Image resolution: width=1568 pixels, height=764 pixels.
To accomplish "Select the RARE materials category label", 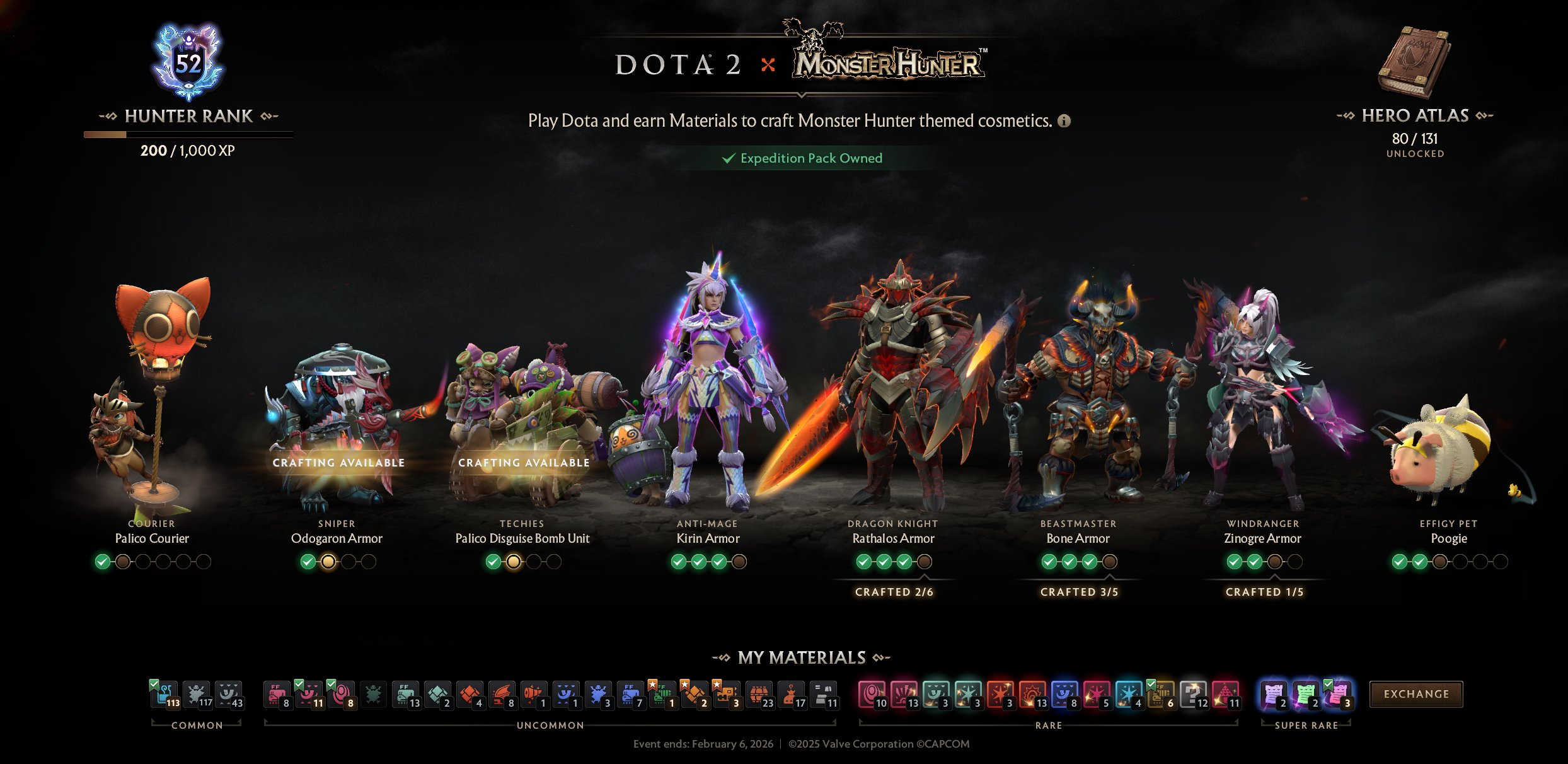I will (1048, 726).
